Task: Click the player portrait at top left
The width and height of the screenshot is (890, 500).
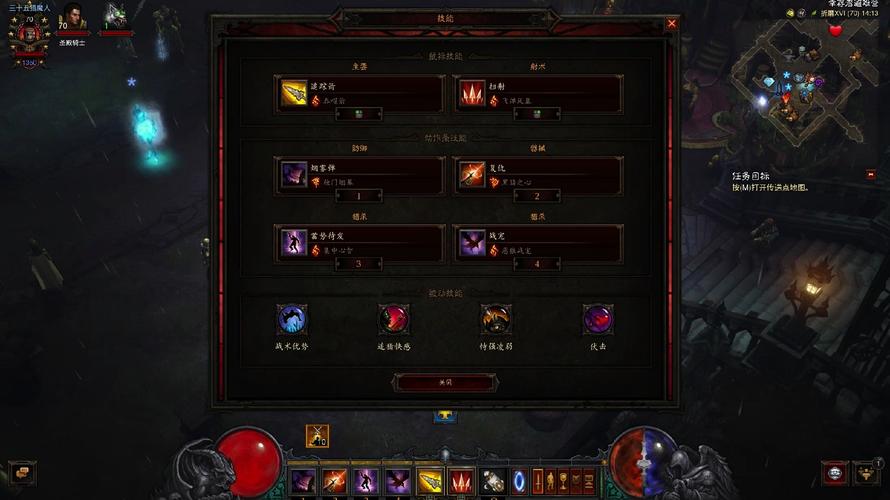Action: (x=28, y=35)
